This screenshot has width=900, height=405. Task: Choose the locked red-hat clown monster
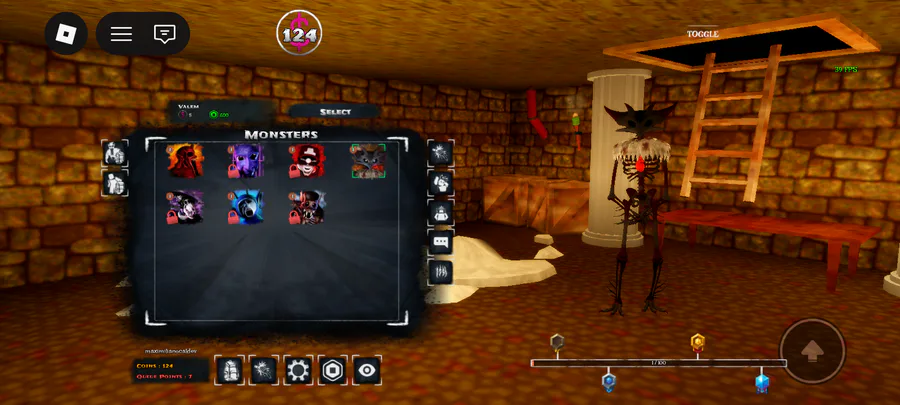point(306,161)
